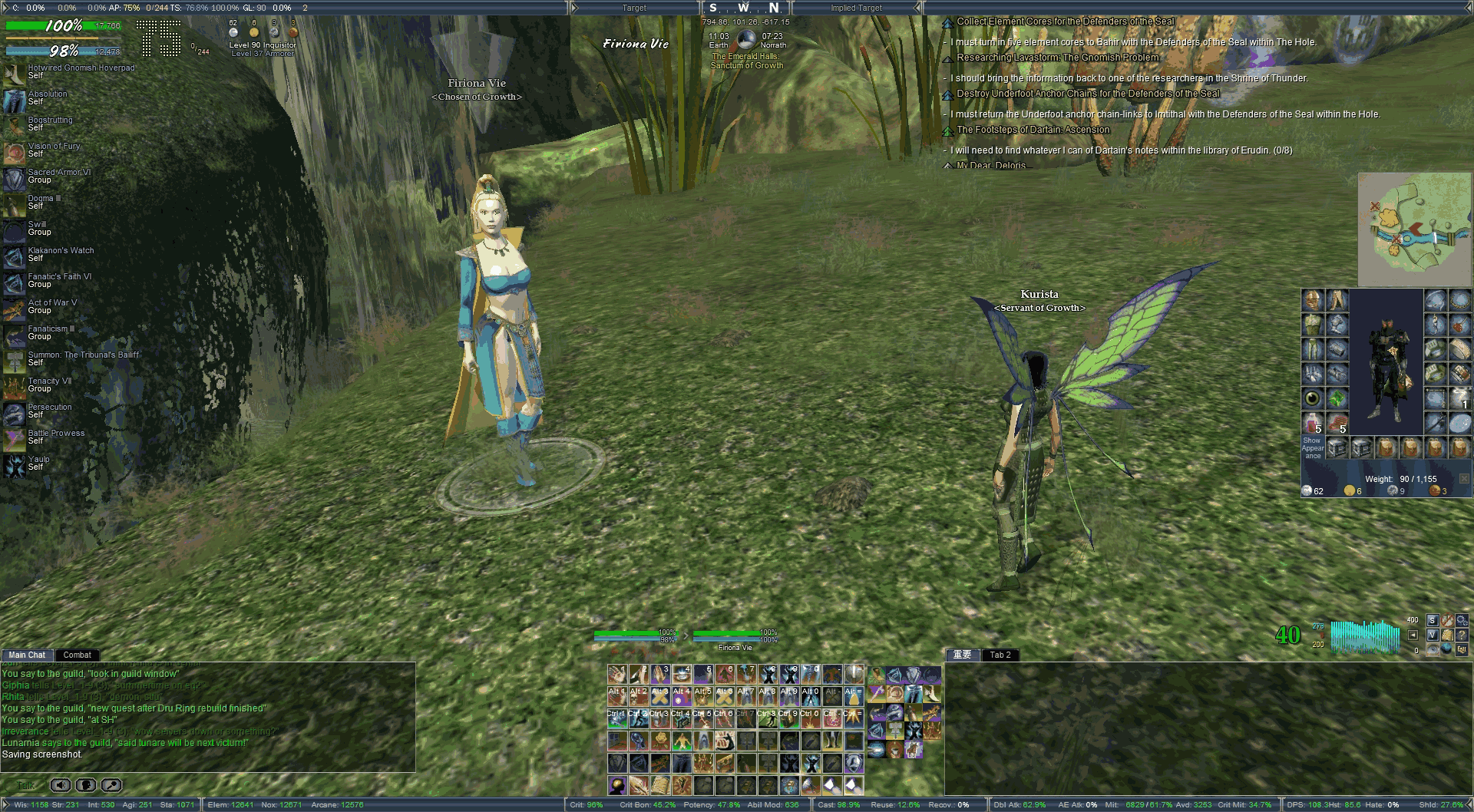Click the Show Appearance button
Screen dimensions: 1474x812
[x=1312, y=447]
